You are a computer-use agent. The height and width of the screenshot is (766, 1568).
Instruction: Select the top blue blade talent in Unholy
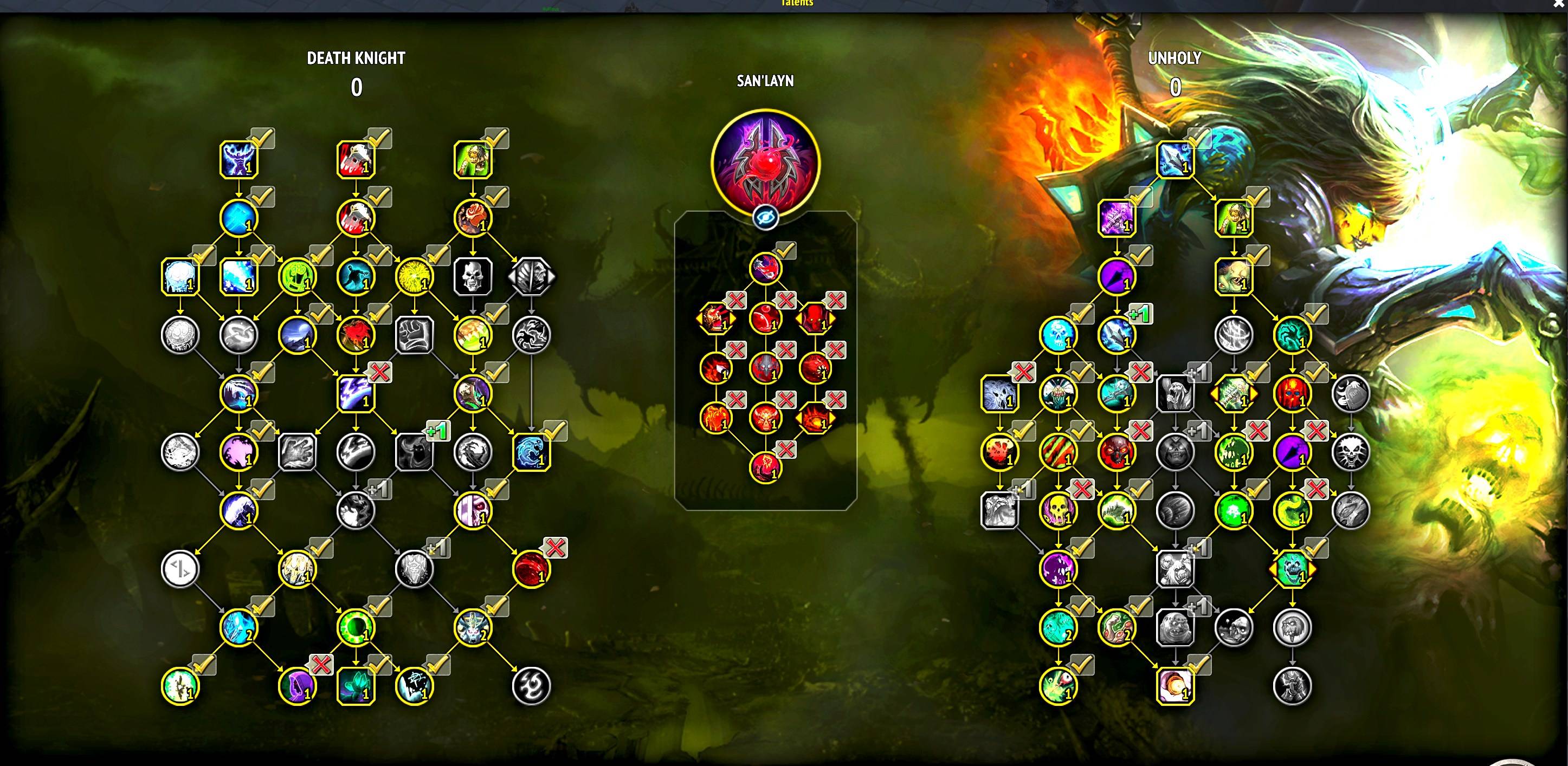pos(1175,160)
